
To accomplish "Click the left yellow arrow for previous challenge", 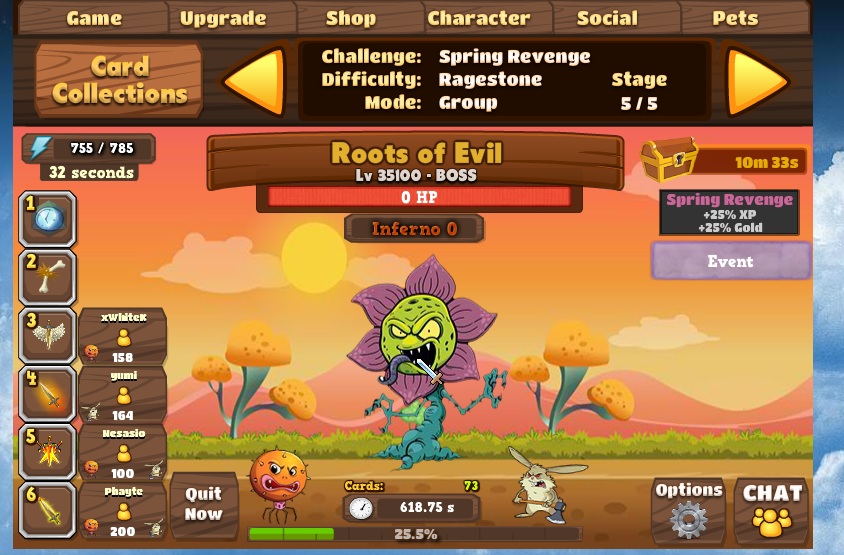I will click(x=254, y=80).
